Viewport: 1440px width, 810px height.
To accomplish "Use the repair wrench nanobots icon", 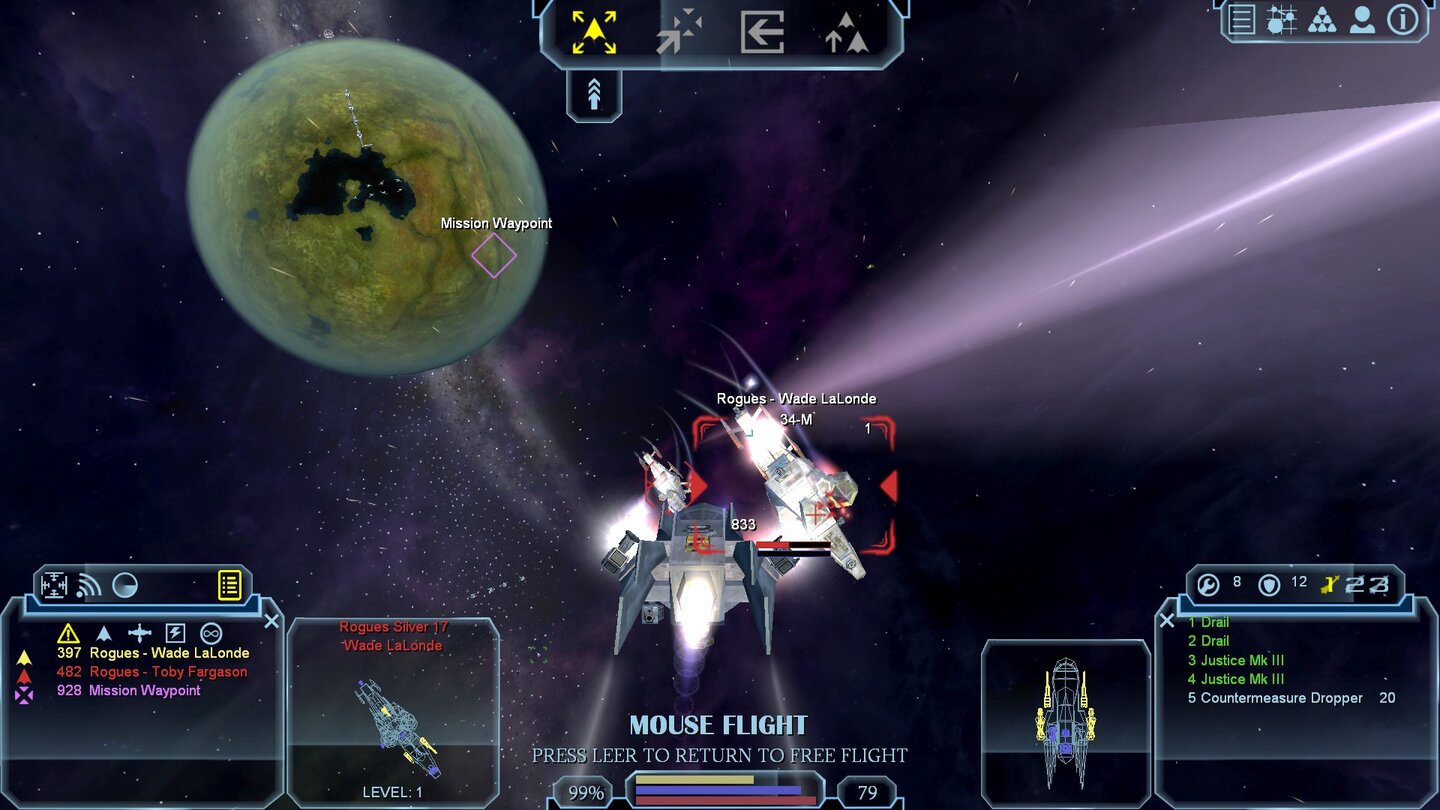I will click(1208, 585).
